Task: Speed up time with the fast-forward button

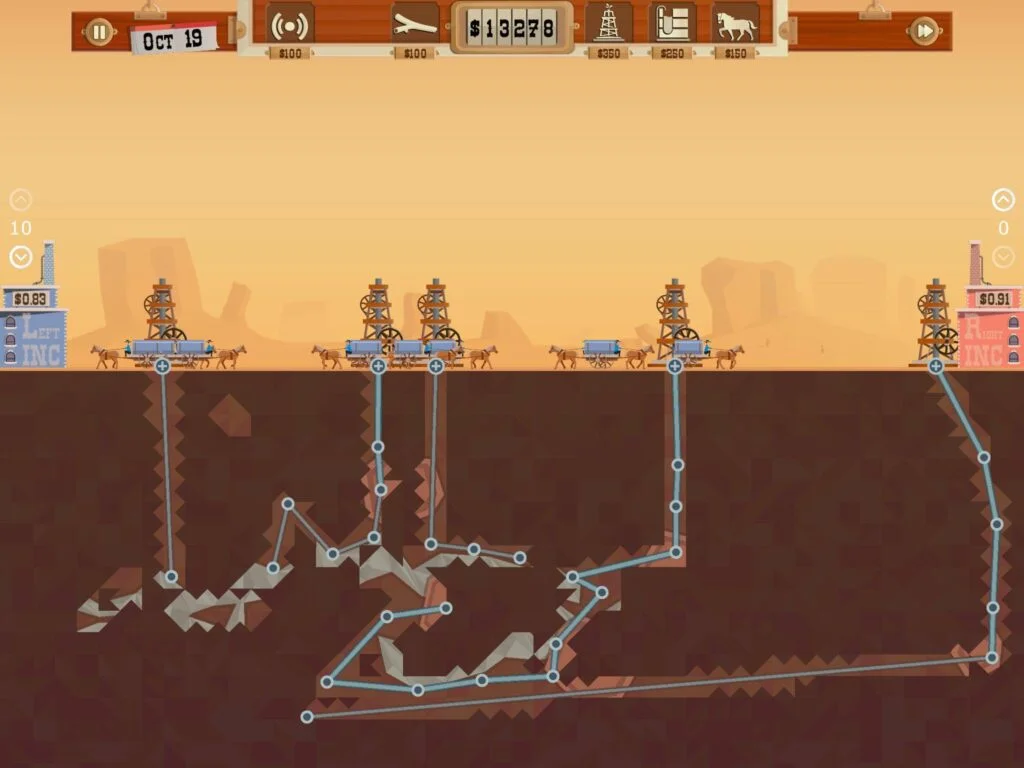Action: pos(924,32)
